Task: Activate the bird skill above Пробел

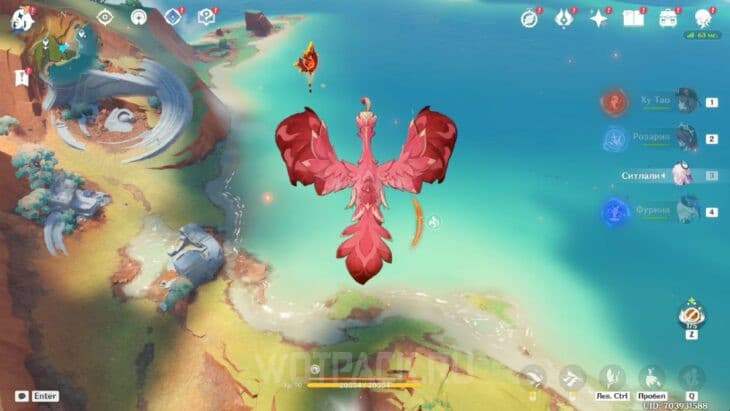Action: tap(651, 376)
